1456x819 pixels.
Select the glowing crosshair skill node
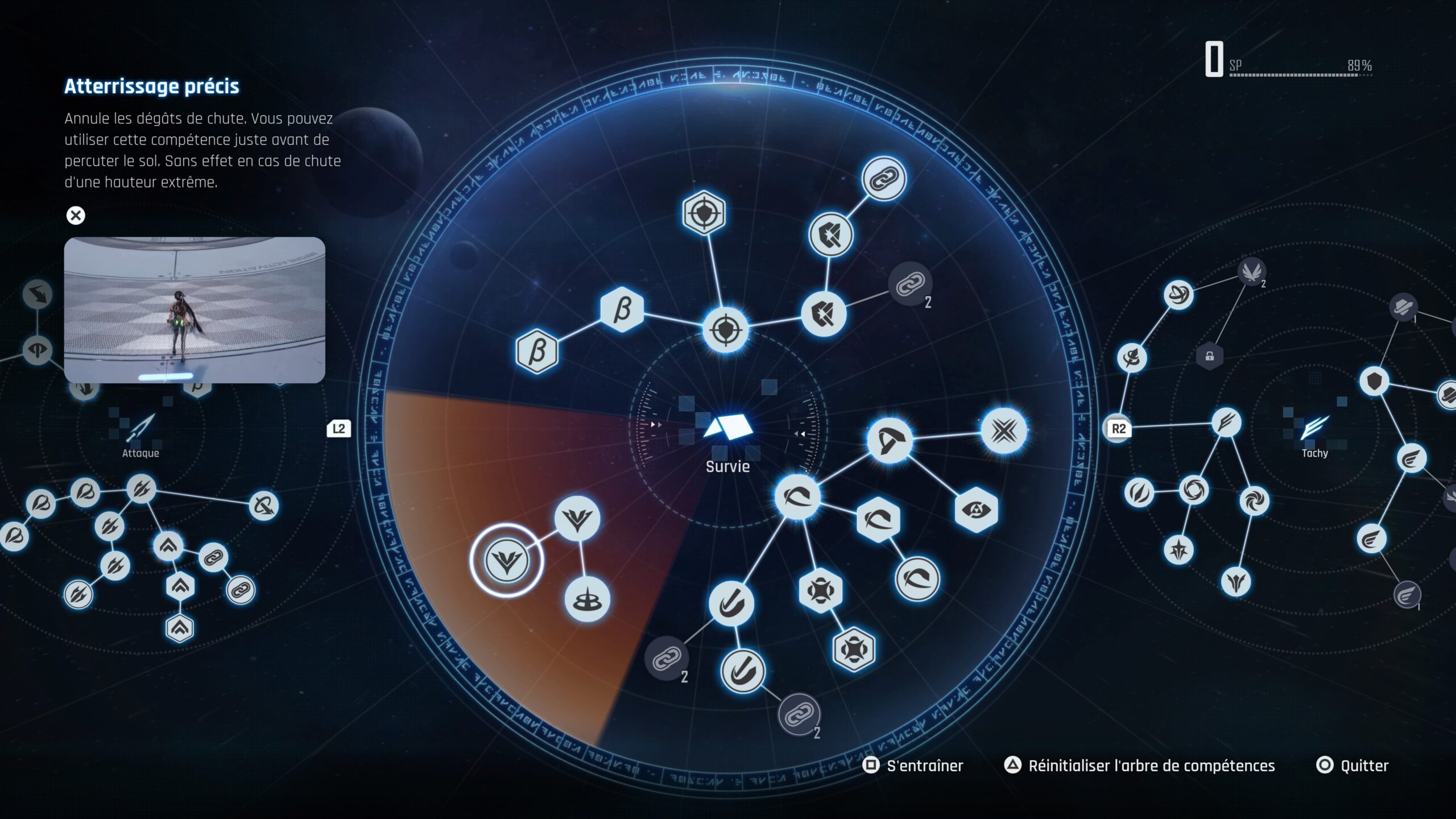pos(726,330)
